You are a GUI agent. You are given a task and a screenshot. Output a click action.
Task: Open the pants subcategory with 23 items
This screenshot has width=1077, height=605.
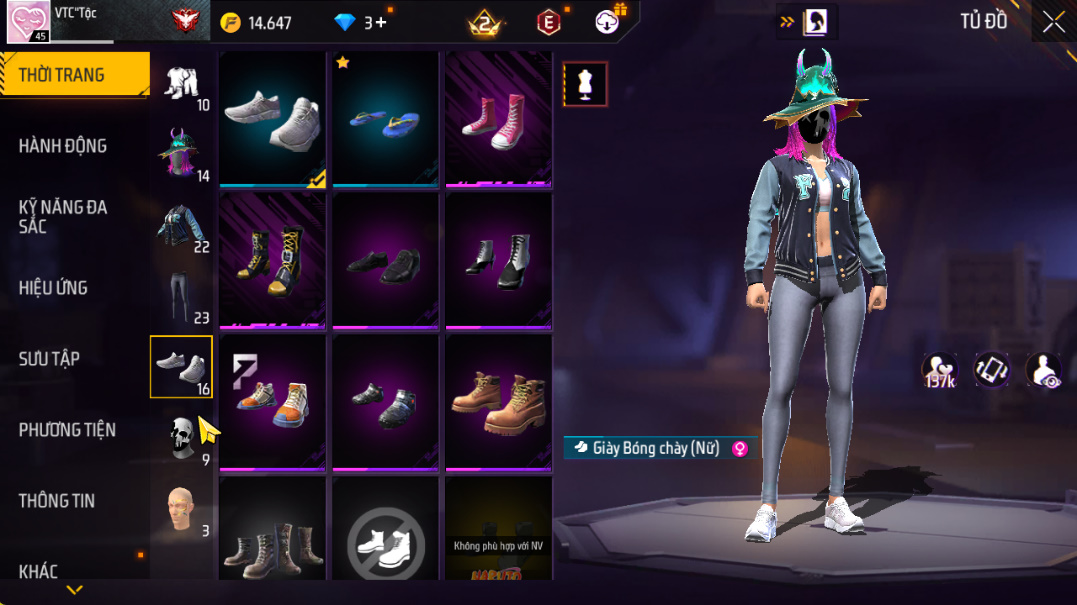point(181,296)
